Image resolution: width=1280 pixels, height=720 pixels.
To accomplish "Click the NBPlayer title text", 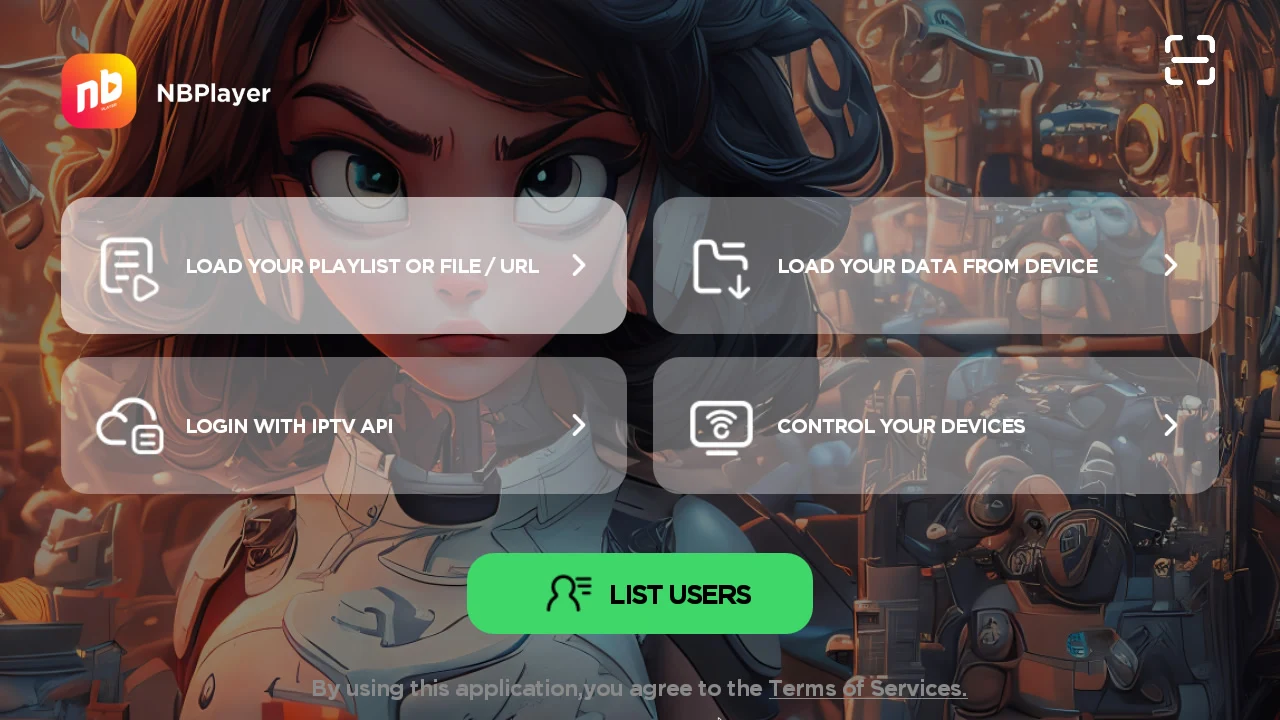I will 213,92.
